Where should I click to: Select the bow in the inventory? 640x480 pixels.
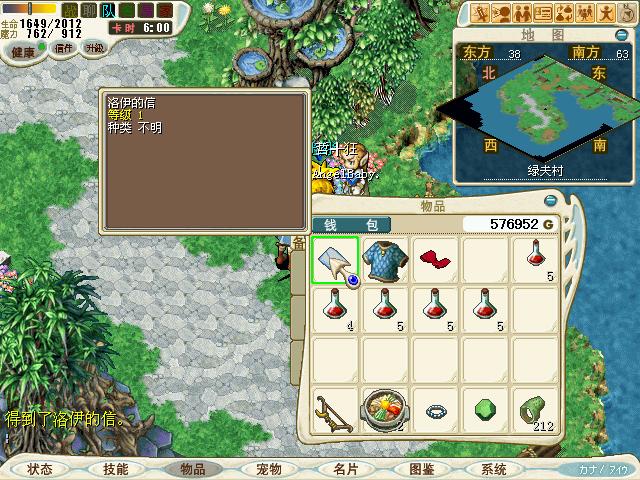(x=334, y=410)
